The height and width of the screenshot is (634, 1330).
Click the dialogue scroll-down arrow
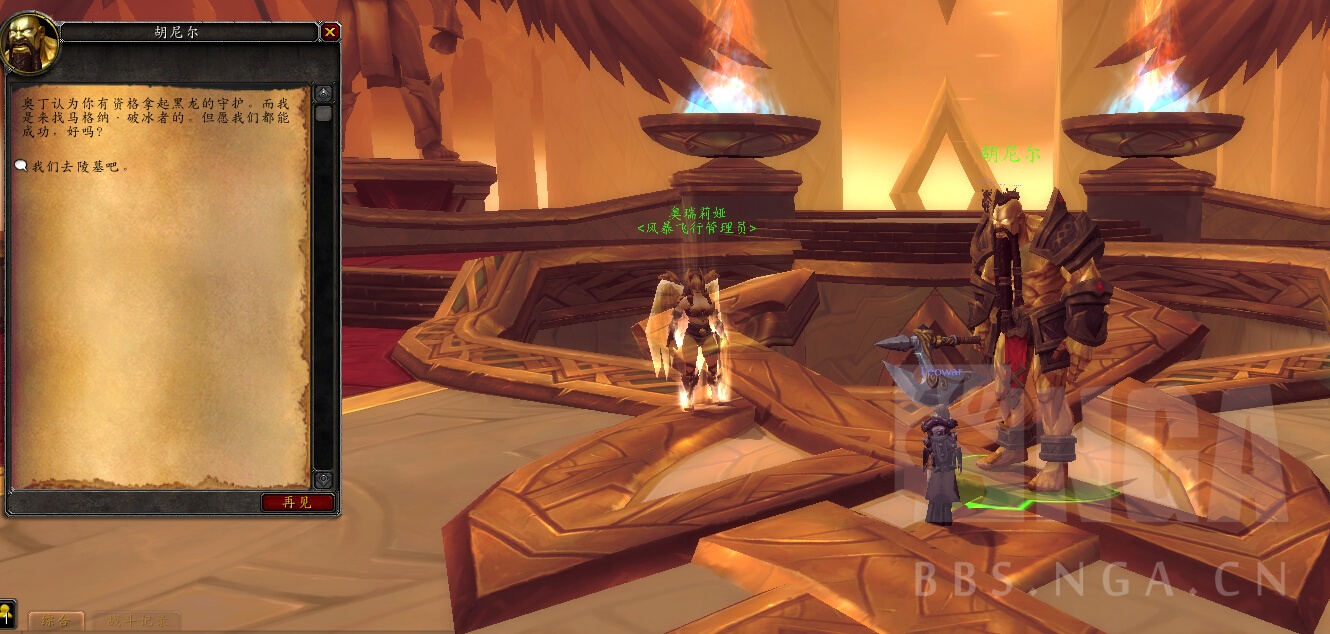point(323,480)
